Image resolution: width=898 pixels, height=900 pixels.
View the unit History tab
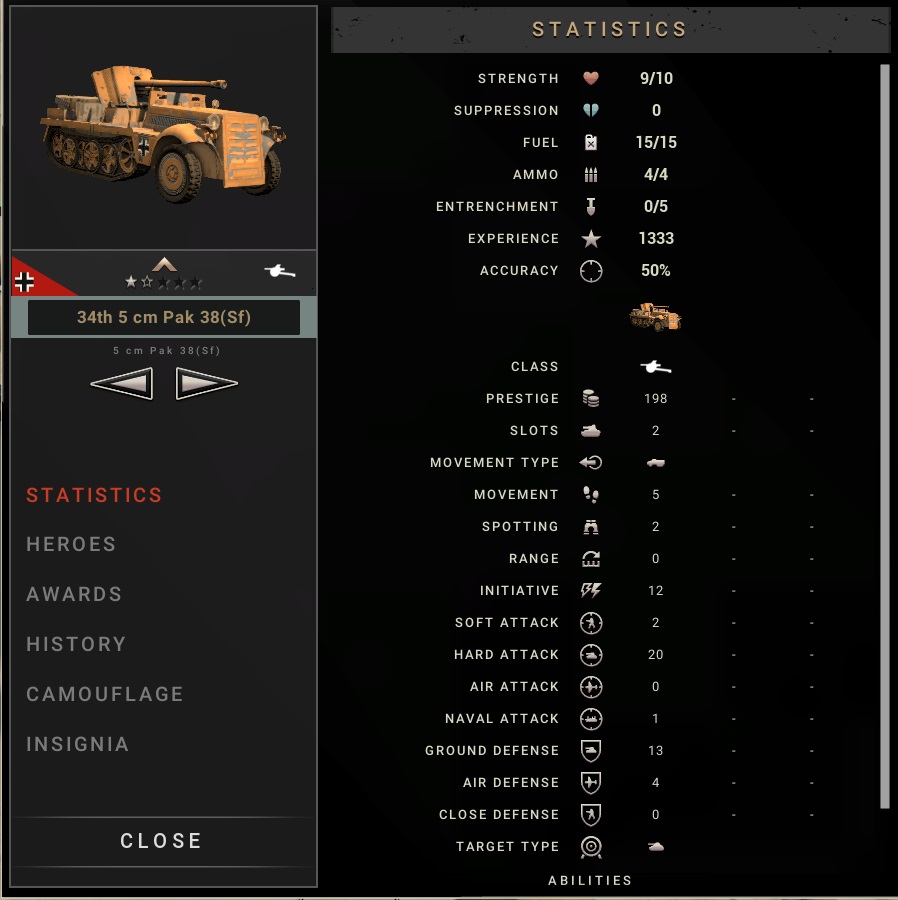[x=76, y=644]
